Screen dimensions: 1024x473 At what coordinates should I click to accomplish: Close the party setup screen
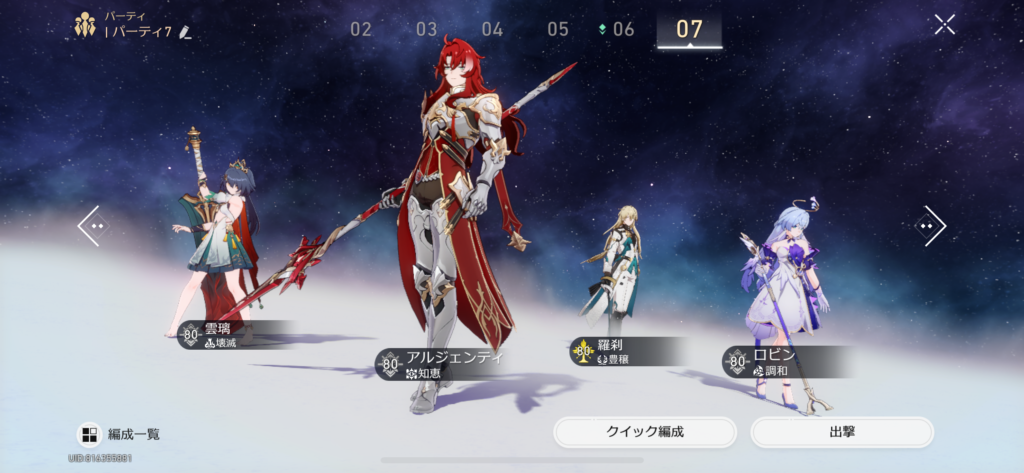click(944, 25)
